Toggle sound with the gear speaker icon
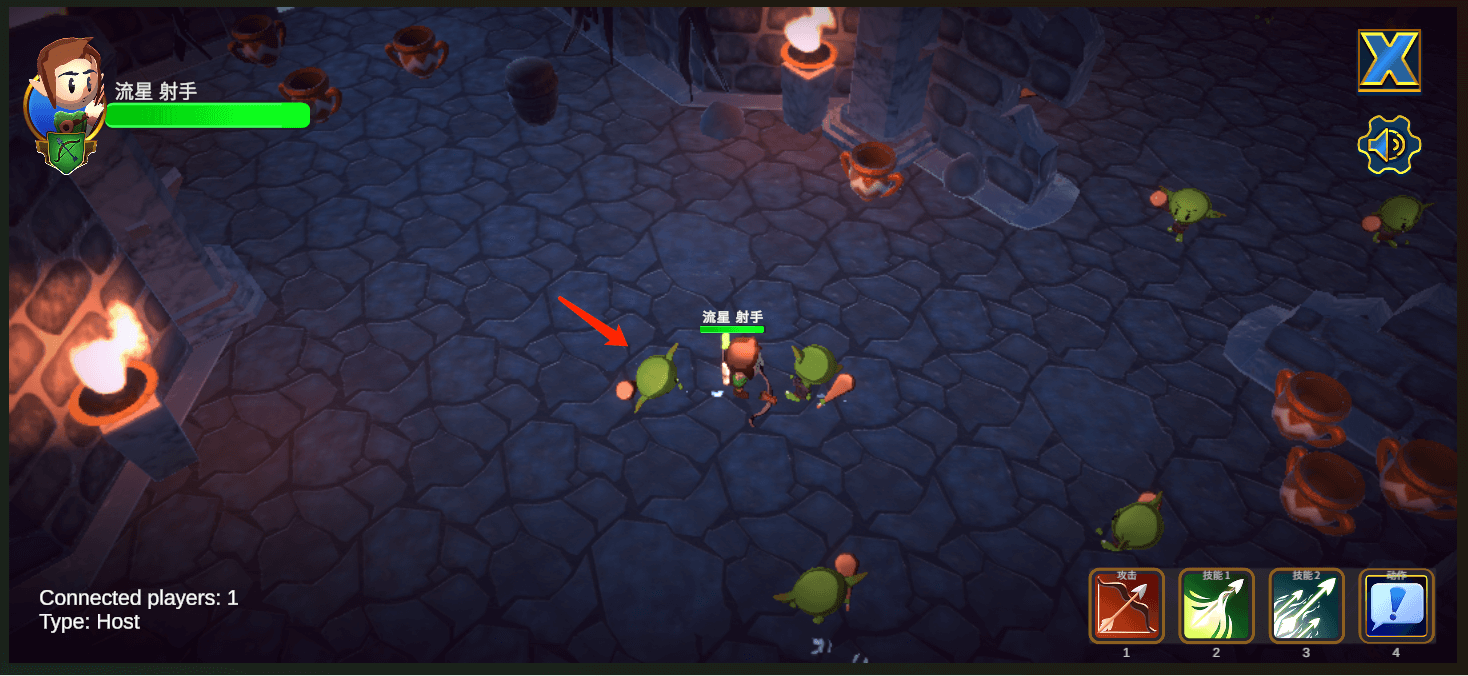1468x676 pixels. (x=1389, y=146)
